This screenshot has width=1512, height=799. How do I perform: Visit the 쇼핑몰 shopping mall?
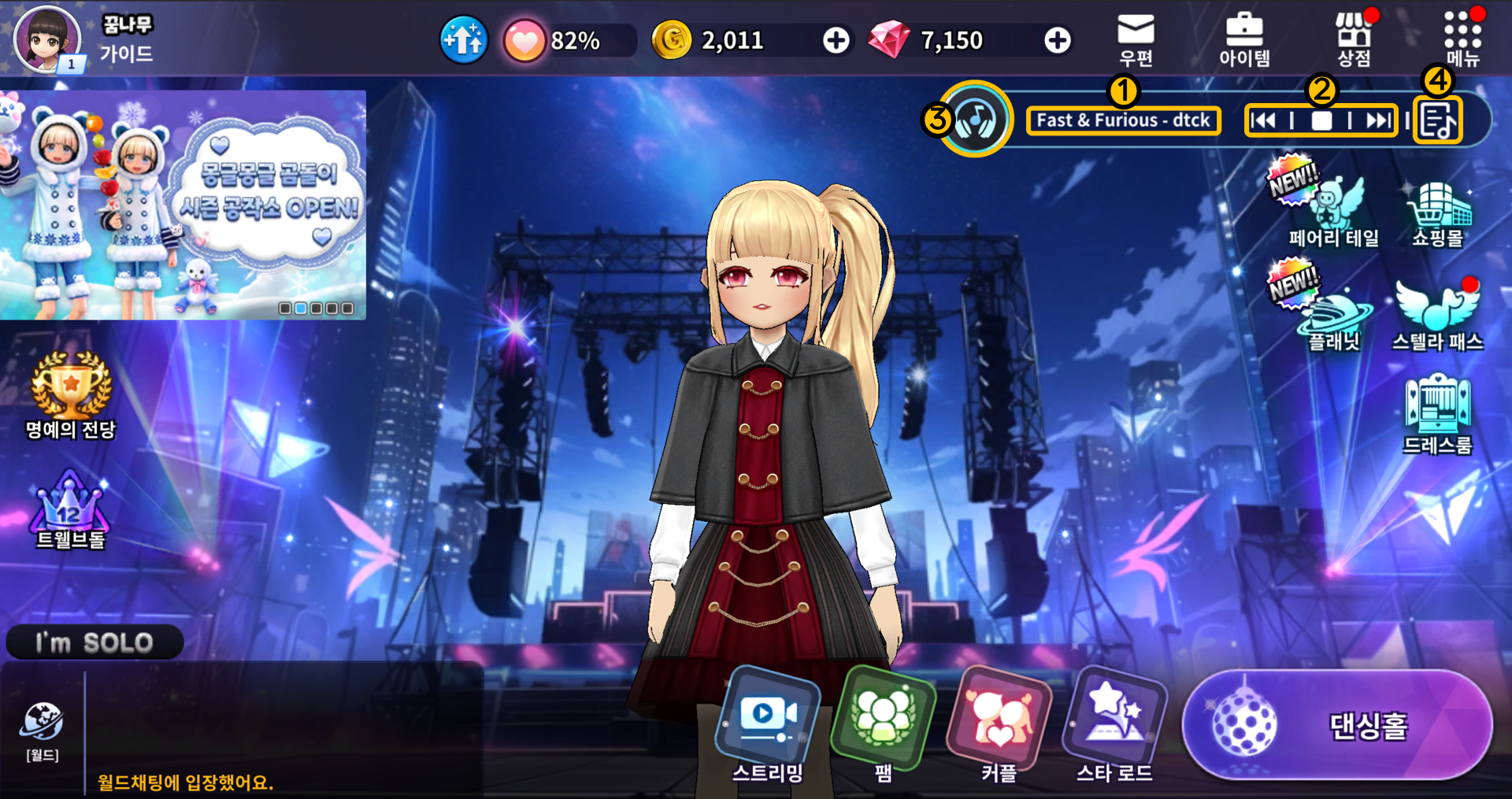(1438, 213)
